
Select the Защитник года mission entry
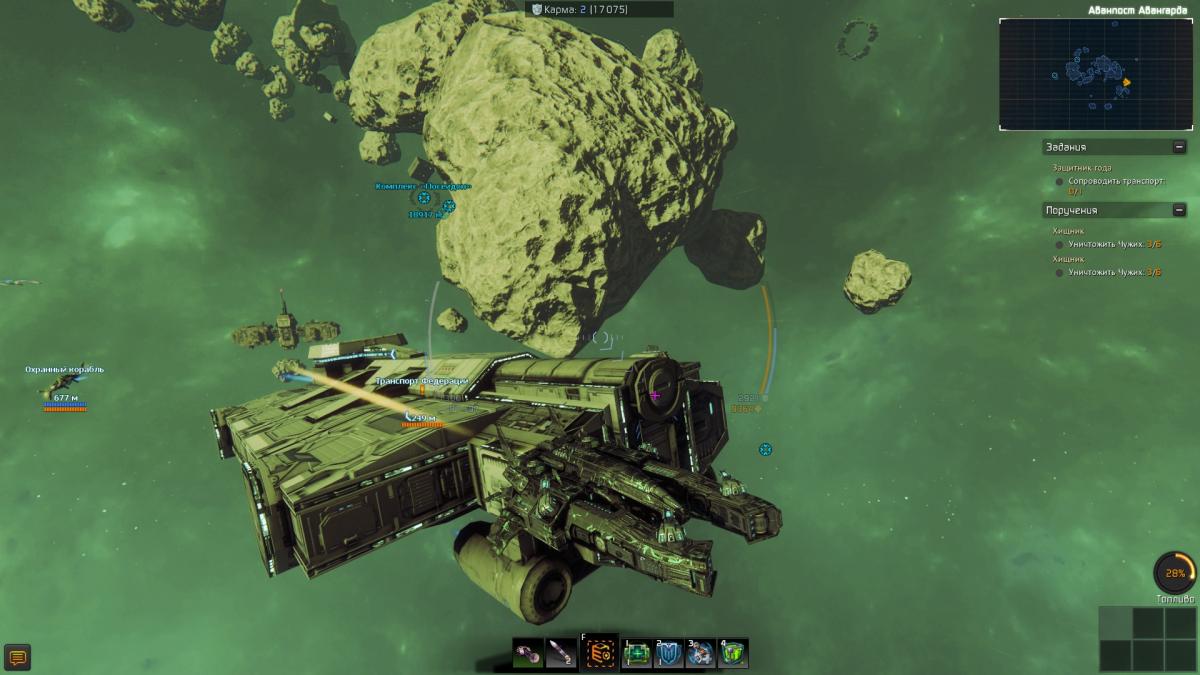[x=1074, y=168]
